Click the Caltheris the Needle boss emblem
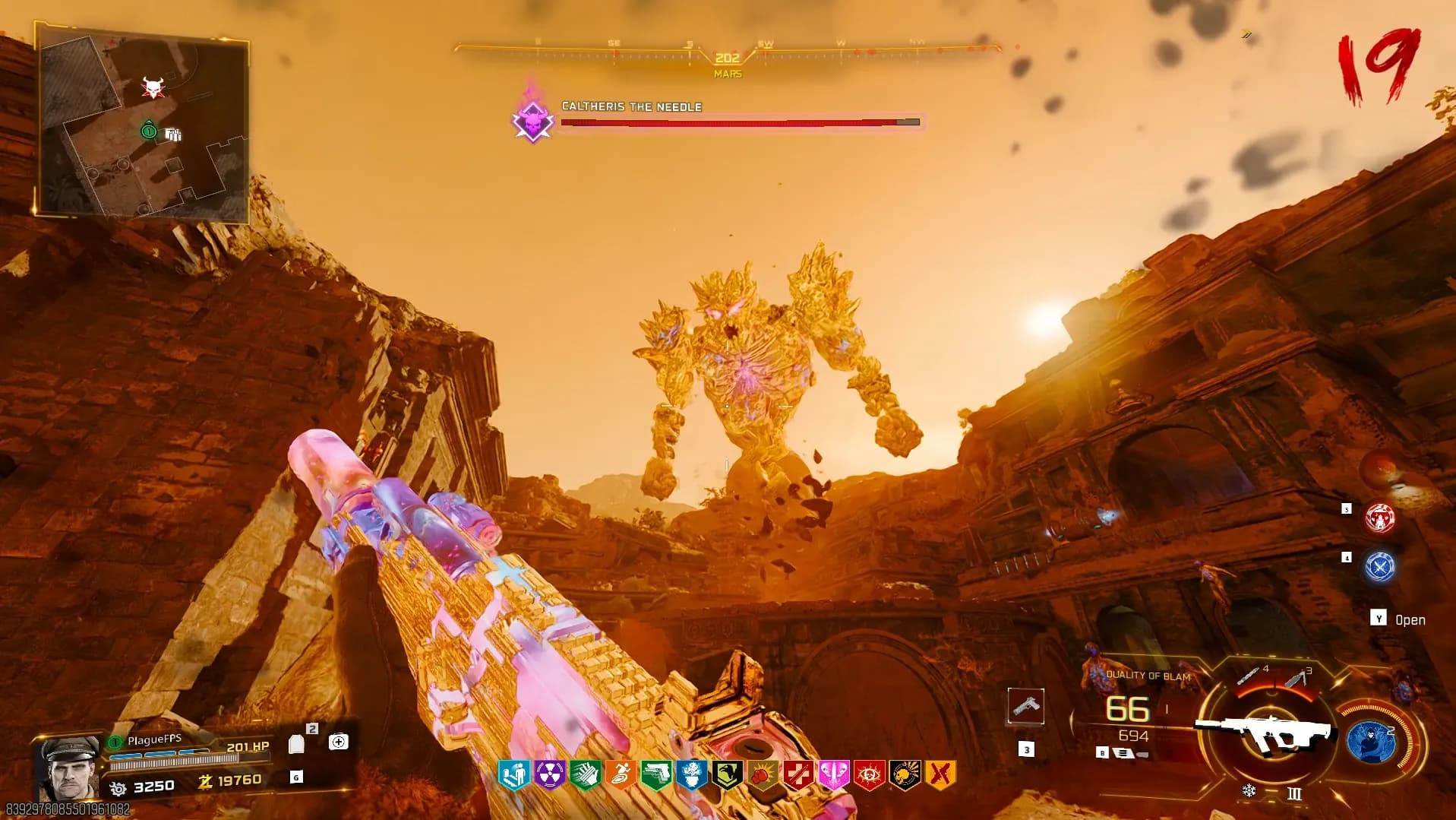This screenshot has width=1456, height=820. pyautogui.click(x=532, y=122)
